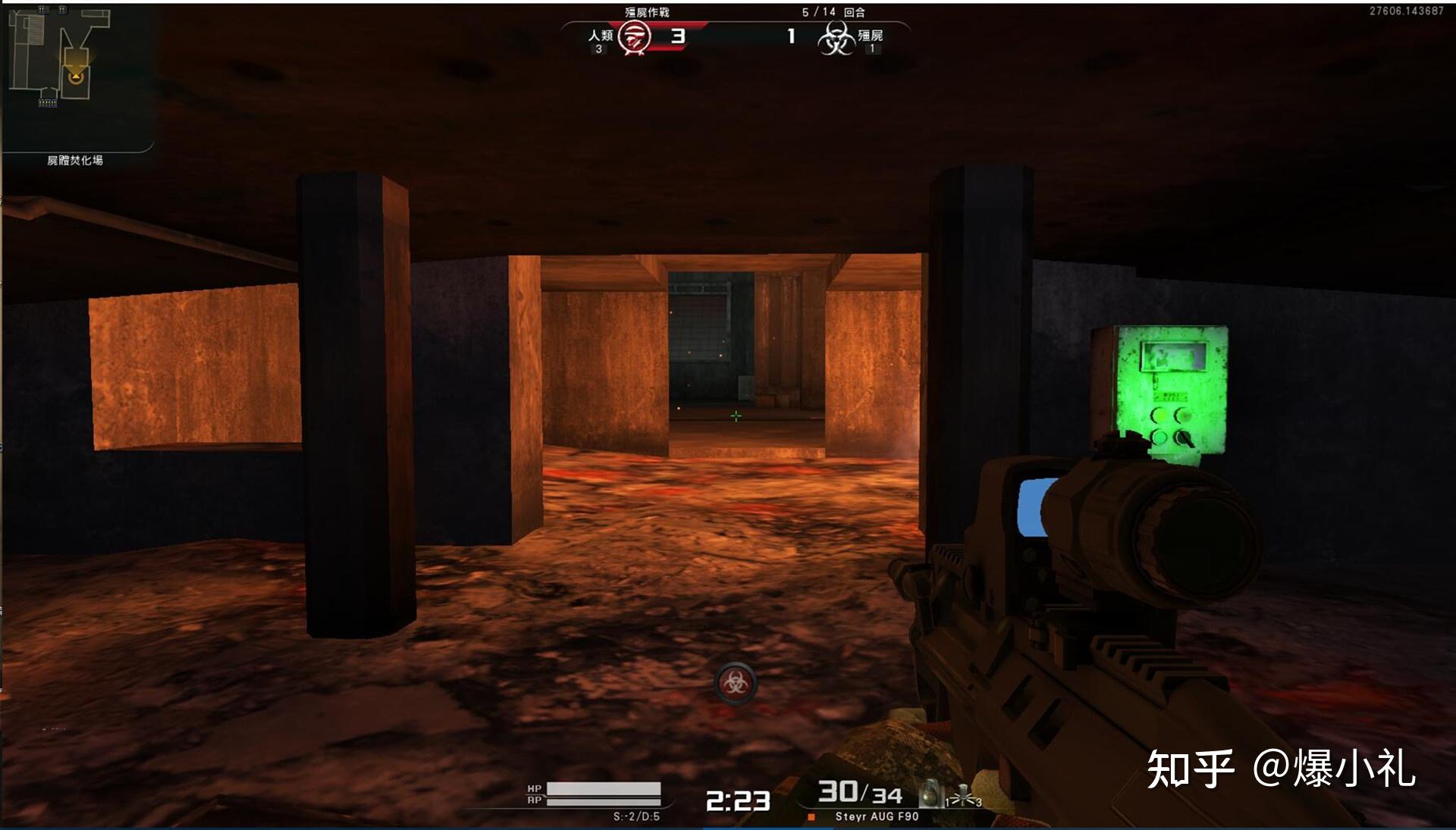
Task: Select the frag grenade icon
Action: (x=930, y=794)
